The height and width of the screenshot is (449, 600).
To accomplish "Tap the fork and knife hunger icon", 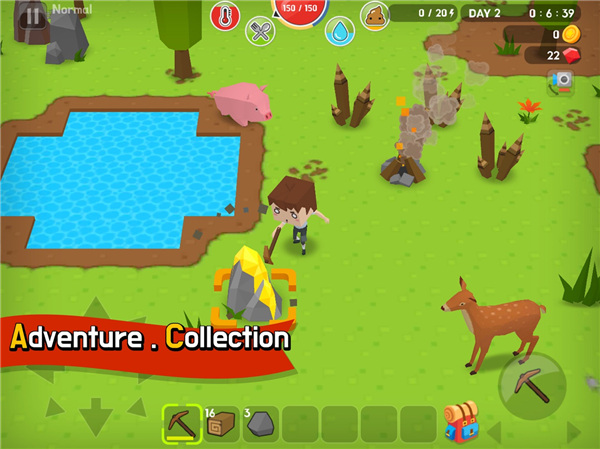I will click(x=260, y=31).
